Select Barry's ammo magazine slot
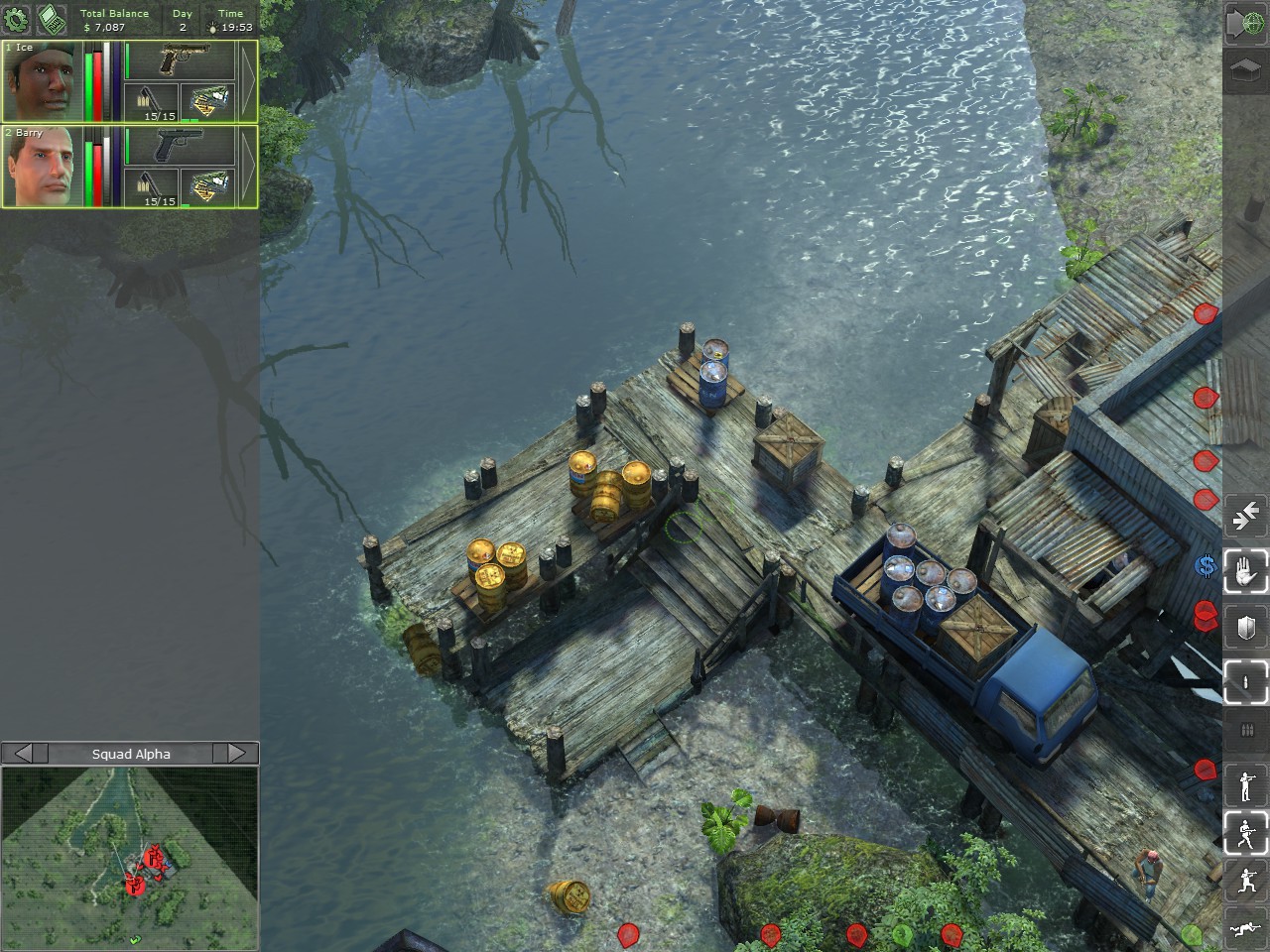Viewport: 1270px width, 952px height. (152, 187)
